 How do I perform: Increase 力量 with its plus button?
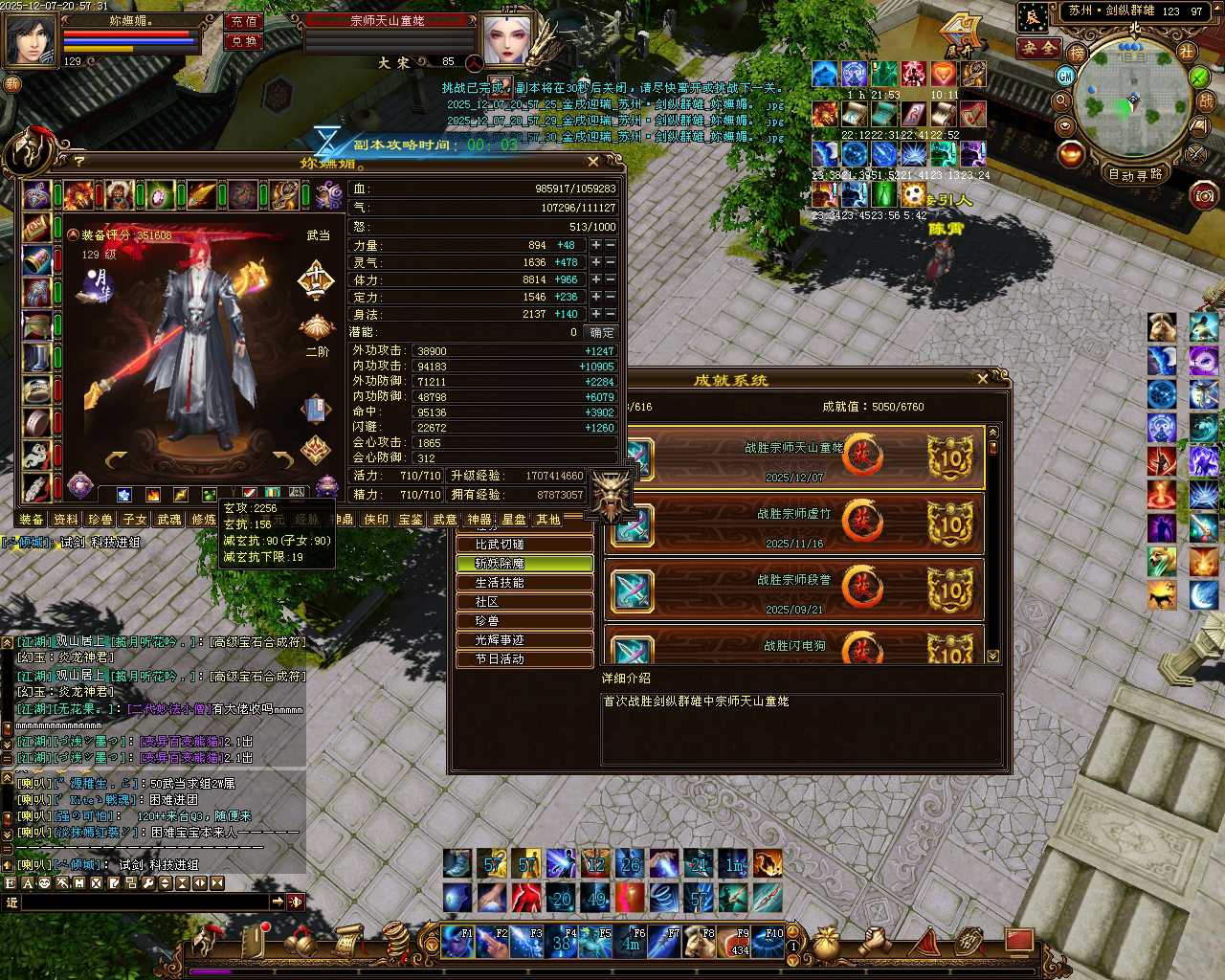(595, 245)
